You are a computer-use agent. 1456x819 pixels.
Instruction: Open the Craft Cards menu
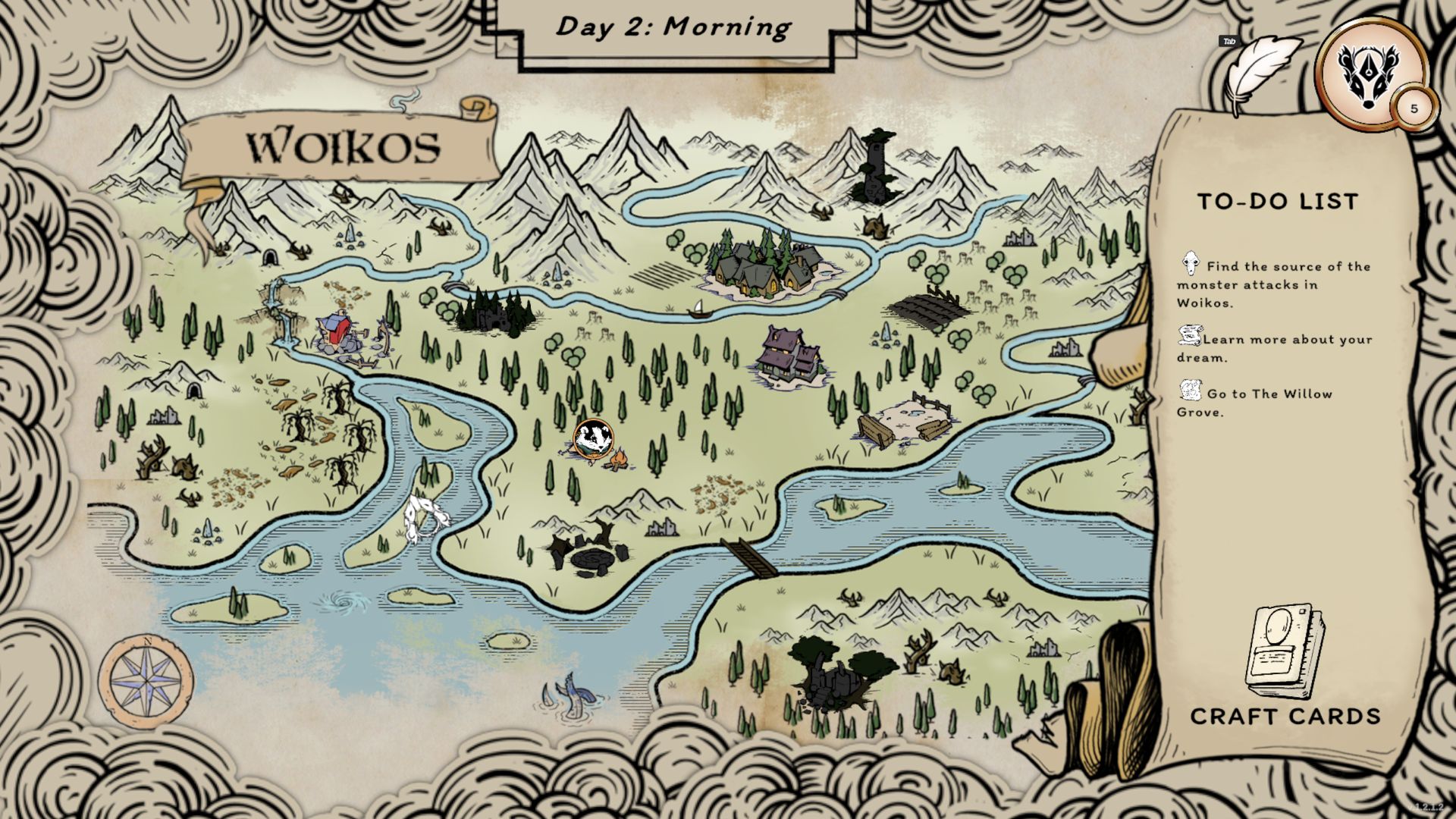point(1285,667)
